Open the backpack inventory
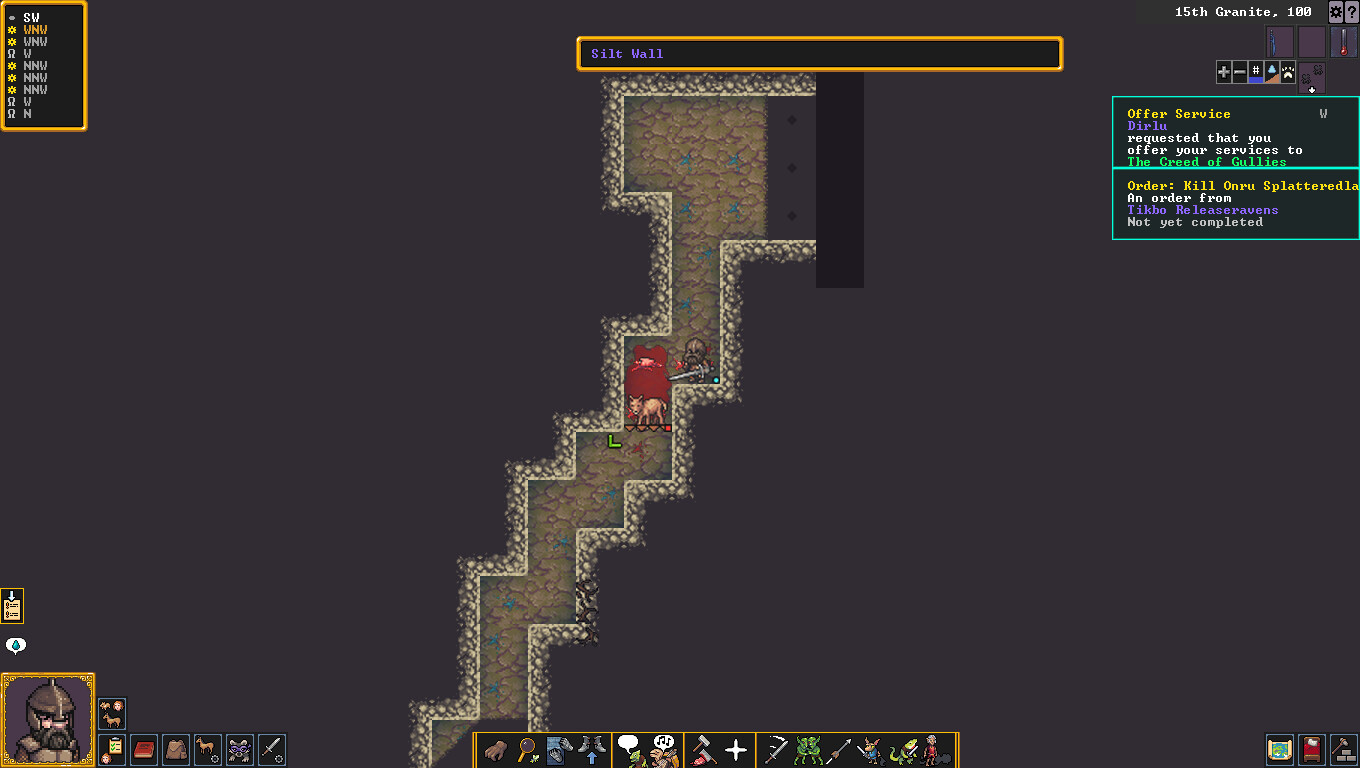Image resolution: width=1360 pixels, height=768 pixels. pyautogui.click(x=176, y=749)
